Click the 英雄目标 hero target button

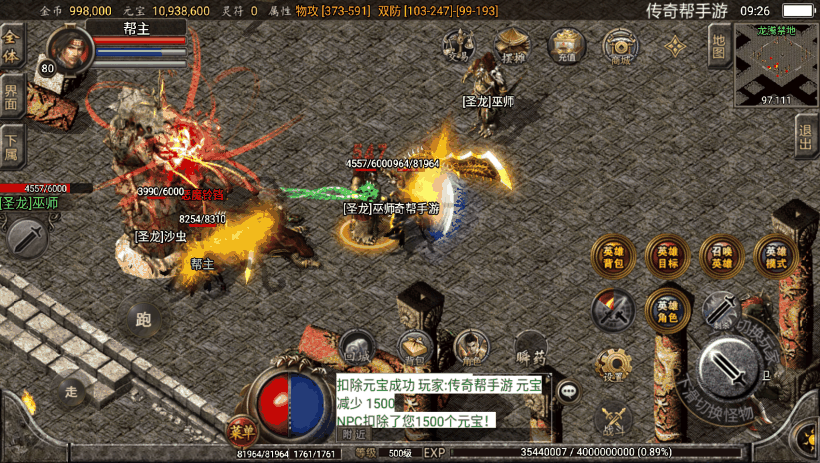(x=666, y=256)
